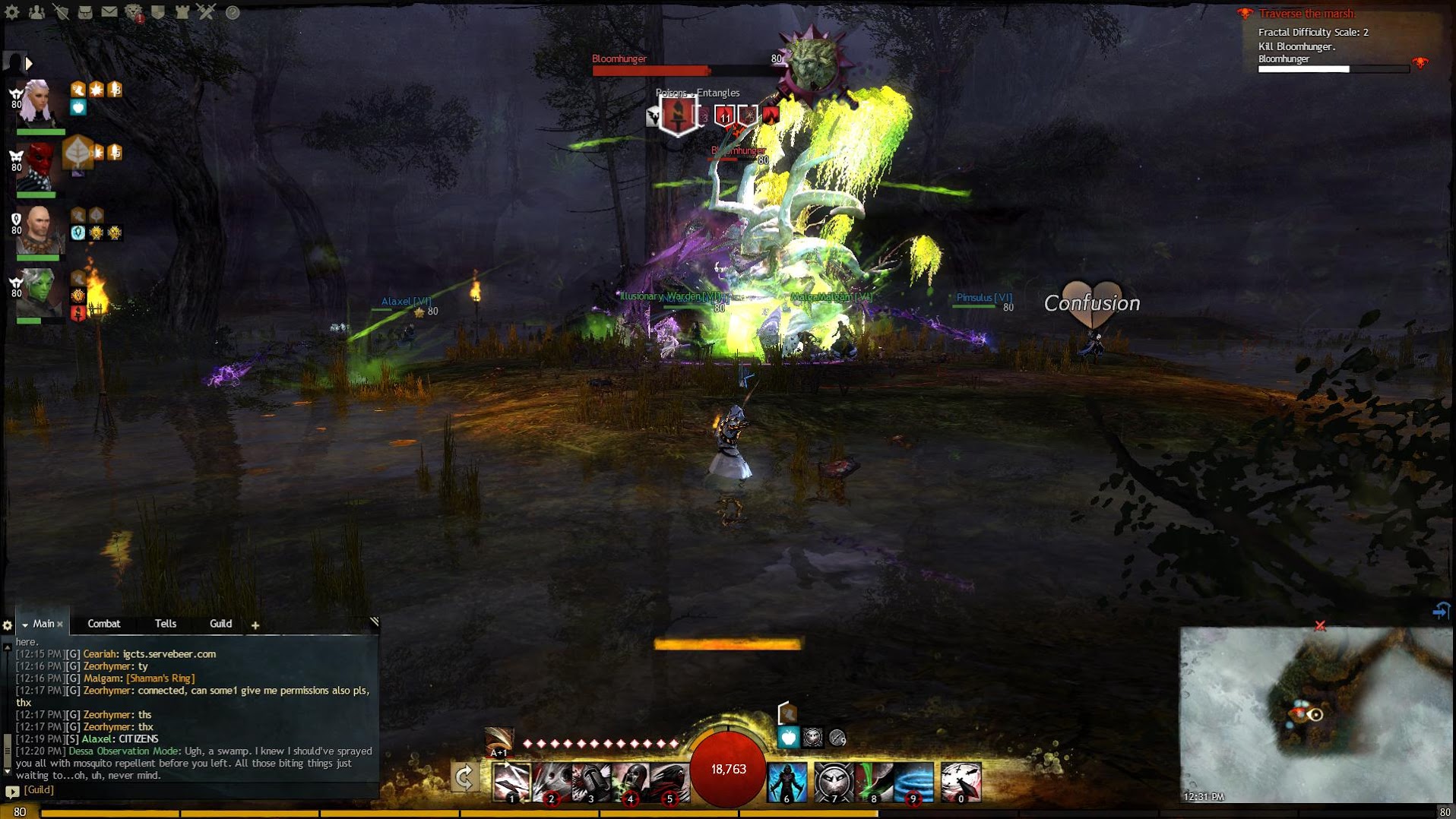Click the minimap

point(1315,714)
